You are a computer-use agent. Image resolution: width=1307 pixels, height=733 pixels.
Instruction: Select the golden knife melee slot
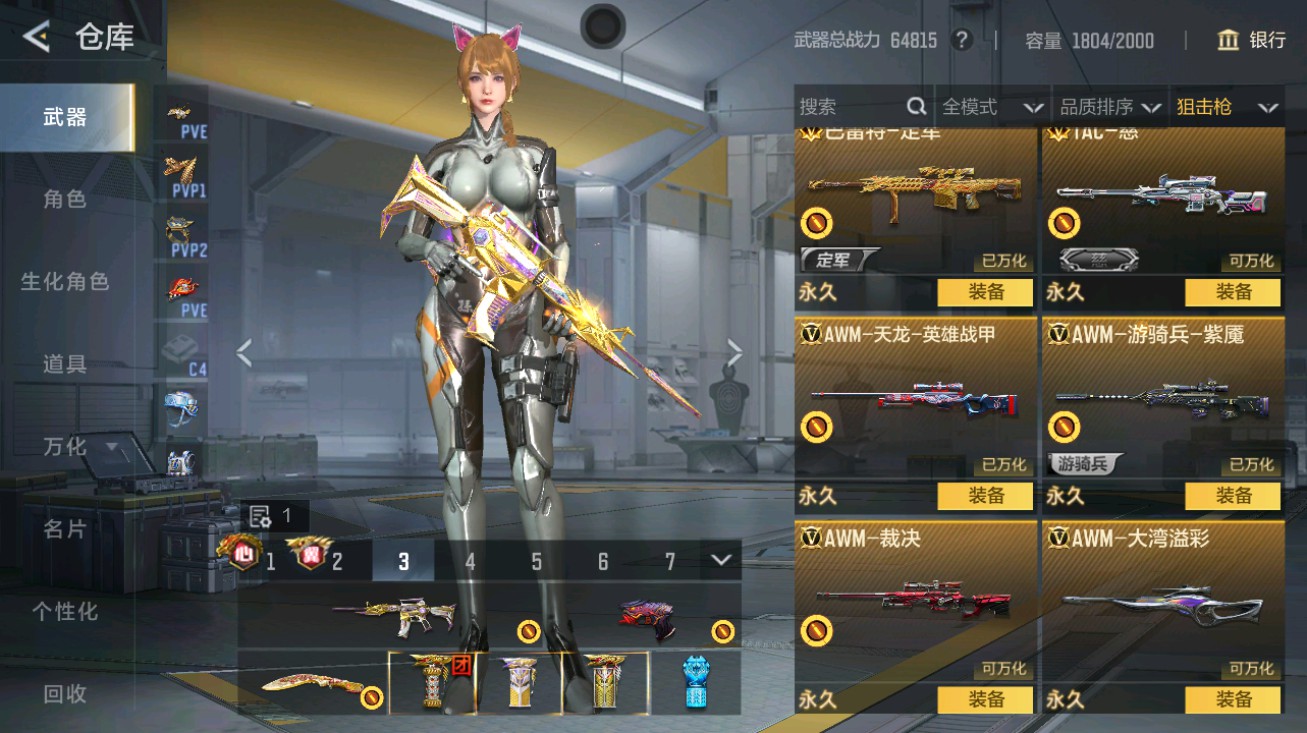(312, 684)
